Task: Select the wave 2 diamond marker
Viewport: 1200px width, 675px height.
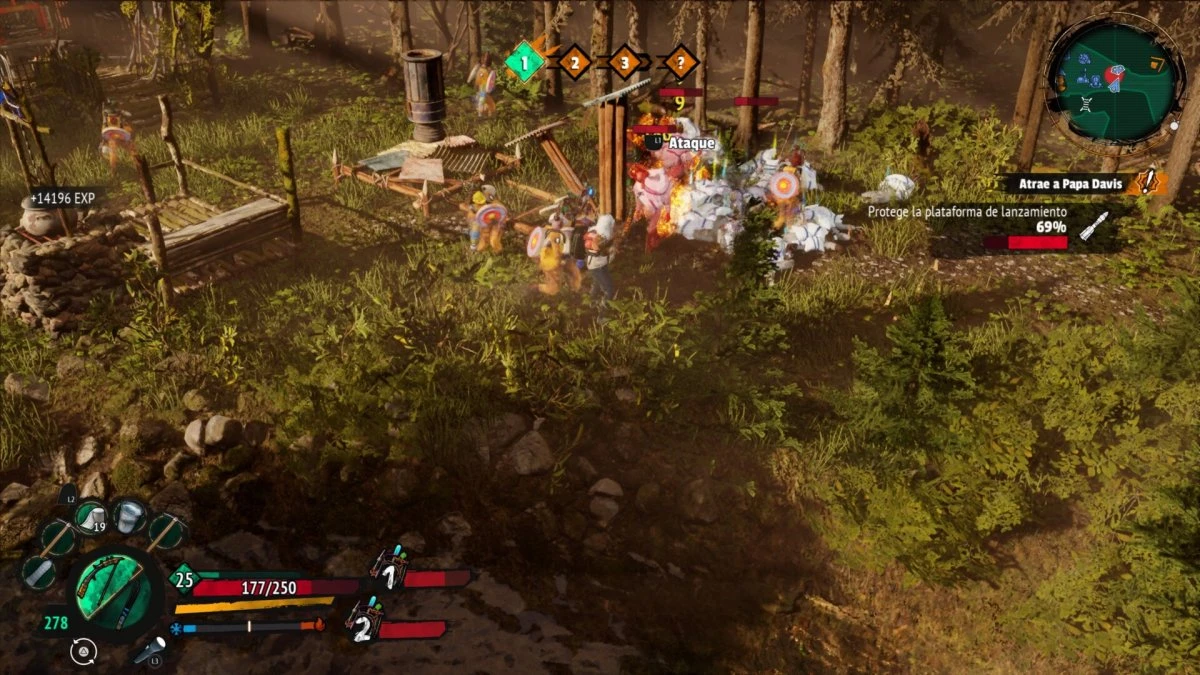Action: click(x=574, y=62)
